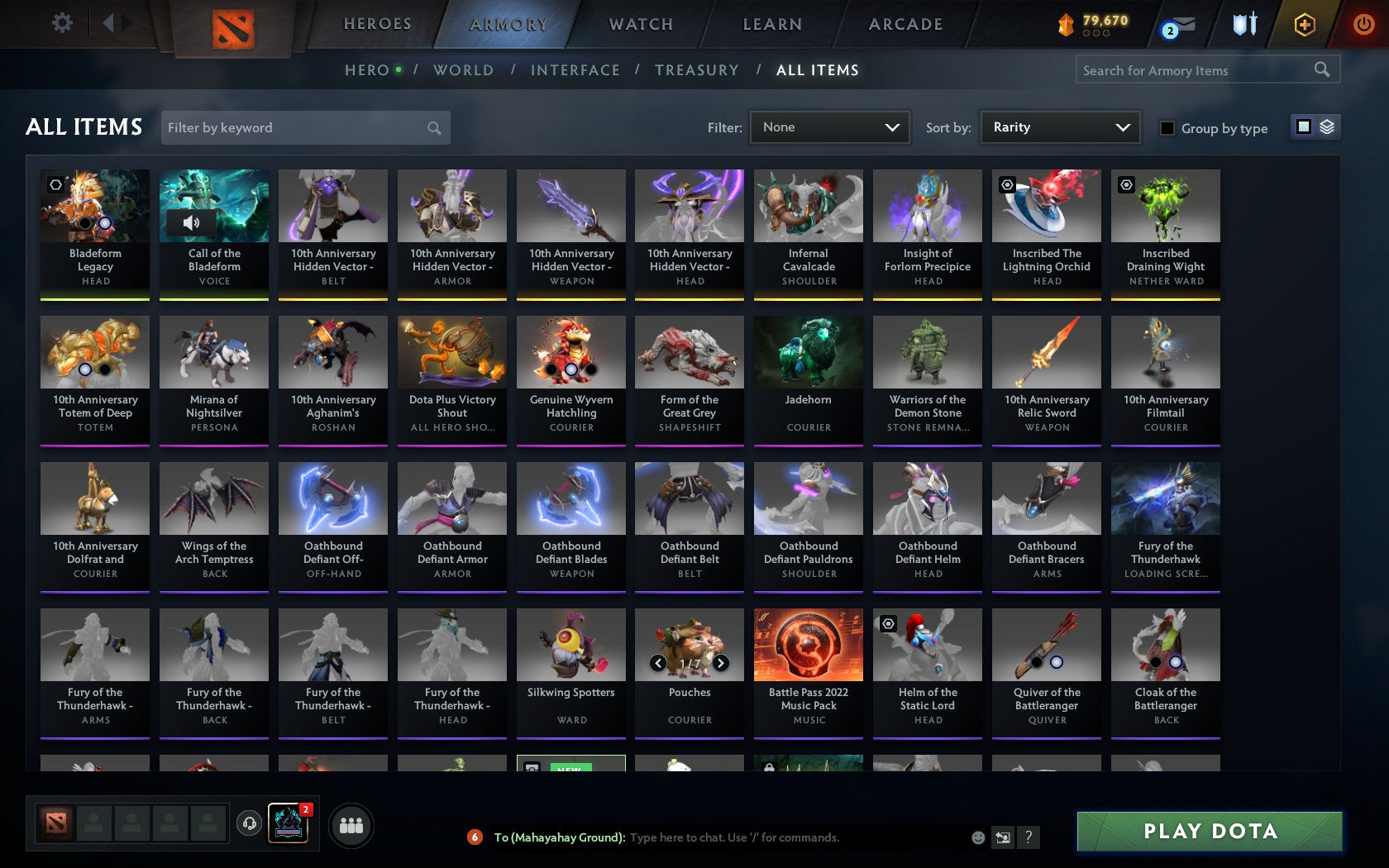Preview Call of the Bladeform voice sound

pyautogui.click(x=191, y=222)
